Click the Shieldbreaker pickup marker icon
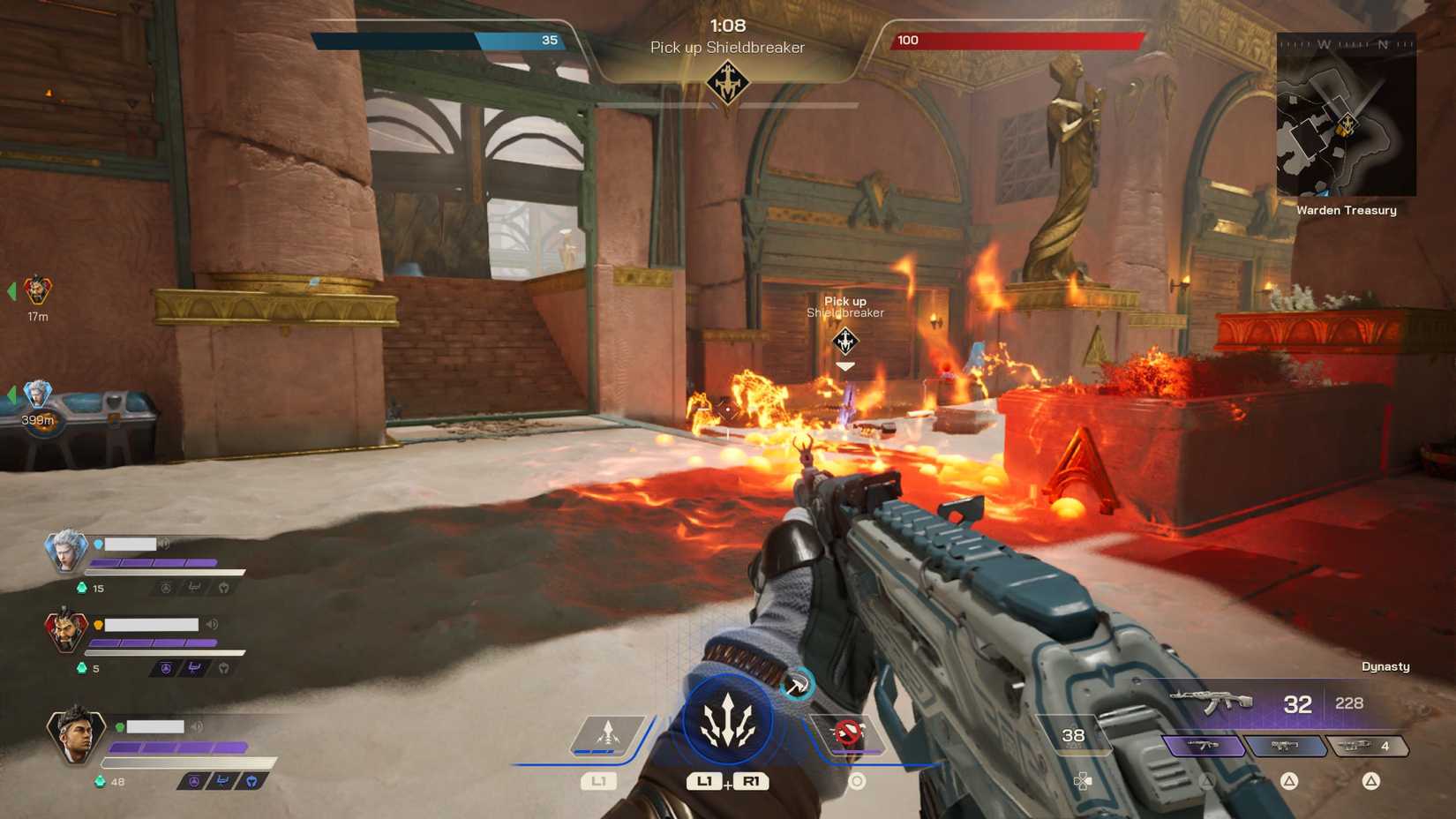 coord(844,338)
